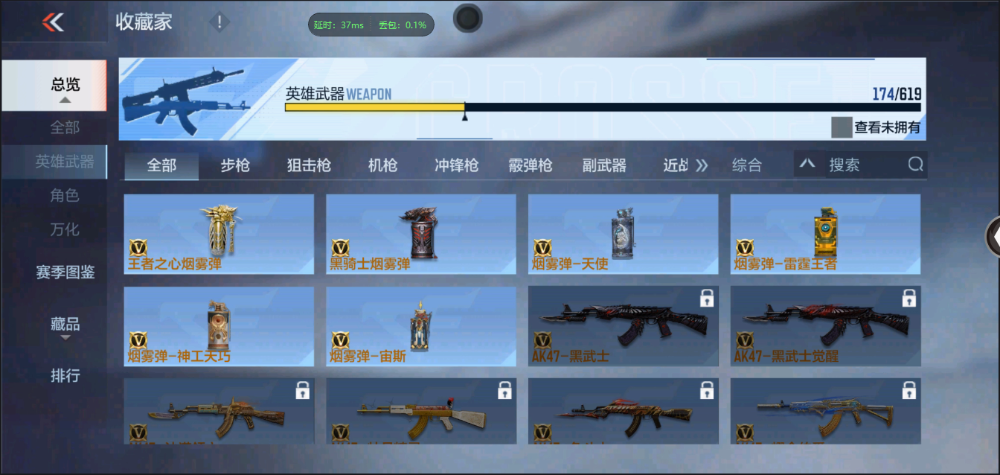Viewport: 1000px width, 475px height.
Task: Go back with the double-arrow button
Action: coord(53,22)
